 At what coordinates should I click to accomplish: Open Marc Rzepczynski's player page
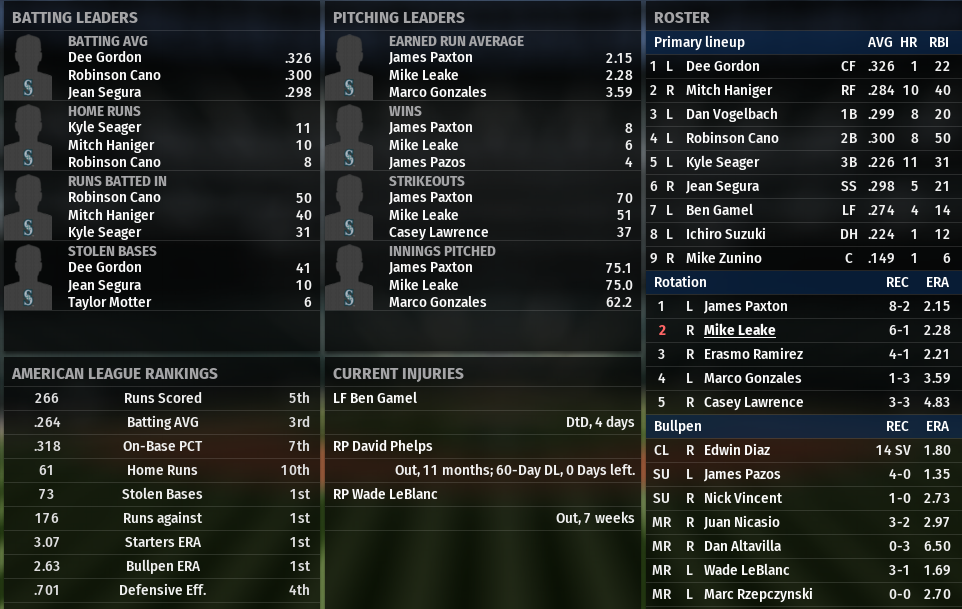(758, 594)
